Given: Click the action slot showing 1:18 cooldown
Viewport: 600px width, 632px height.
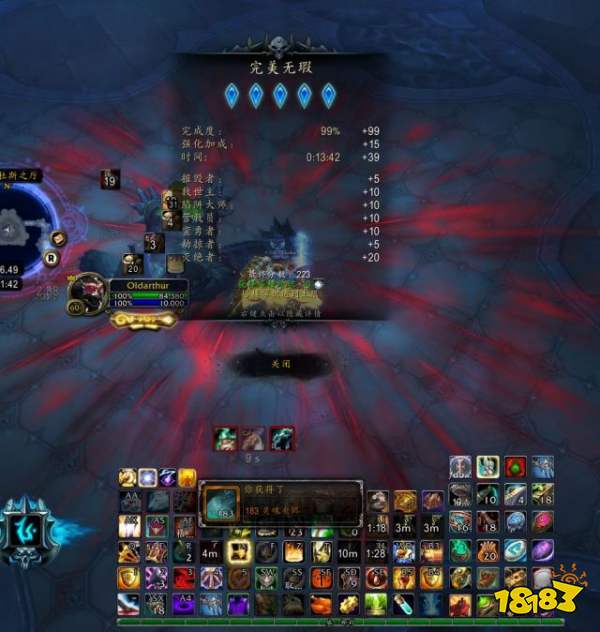Looking at the screenshot, I should click(377, 526).
